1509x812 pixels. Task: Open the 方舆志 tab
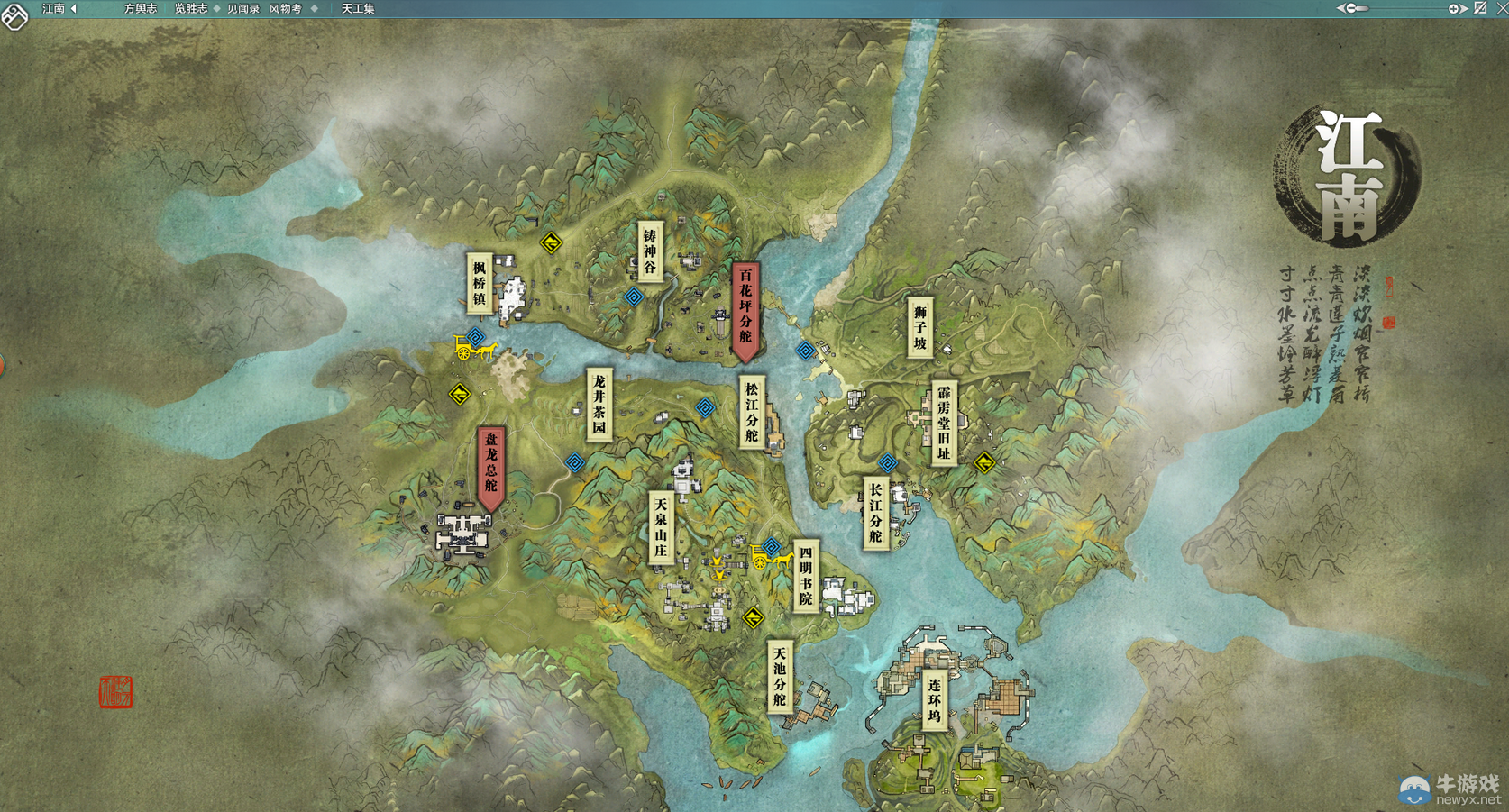coord(140,8)
